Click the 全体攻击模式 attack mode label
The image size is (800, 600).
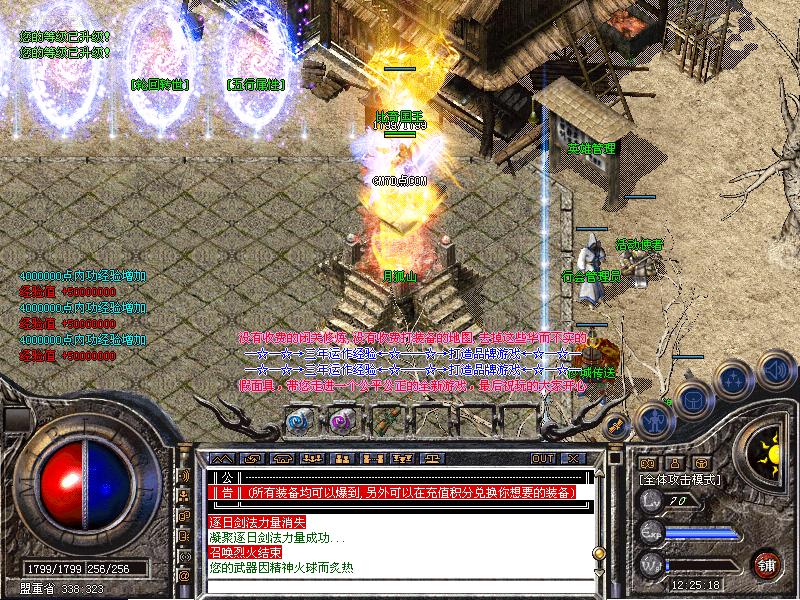tap(678, 480)
